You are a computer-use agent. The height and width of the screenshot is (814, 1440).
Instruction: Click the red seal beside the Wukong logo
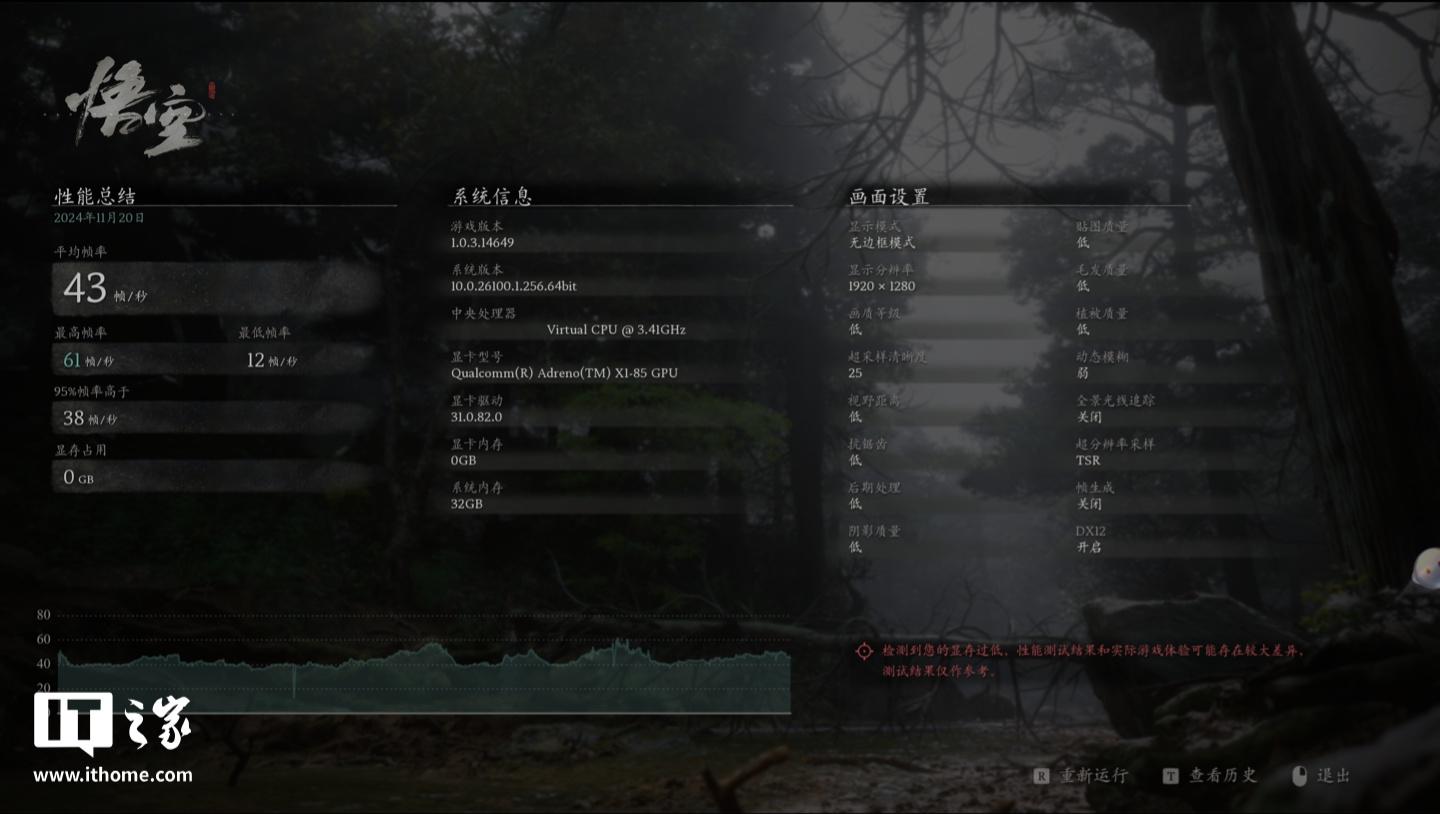coord(213,92)
